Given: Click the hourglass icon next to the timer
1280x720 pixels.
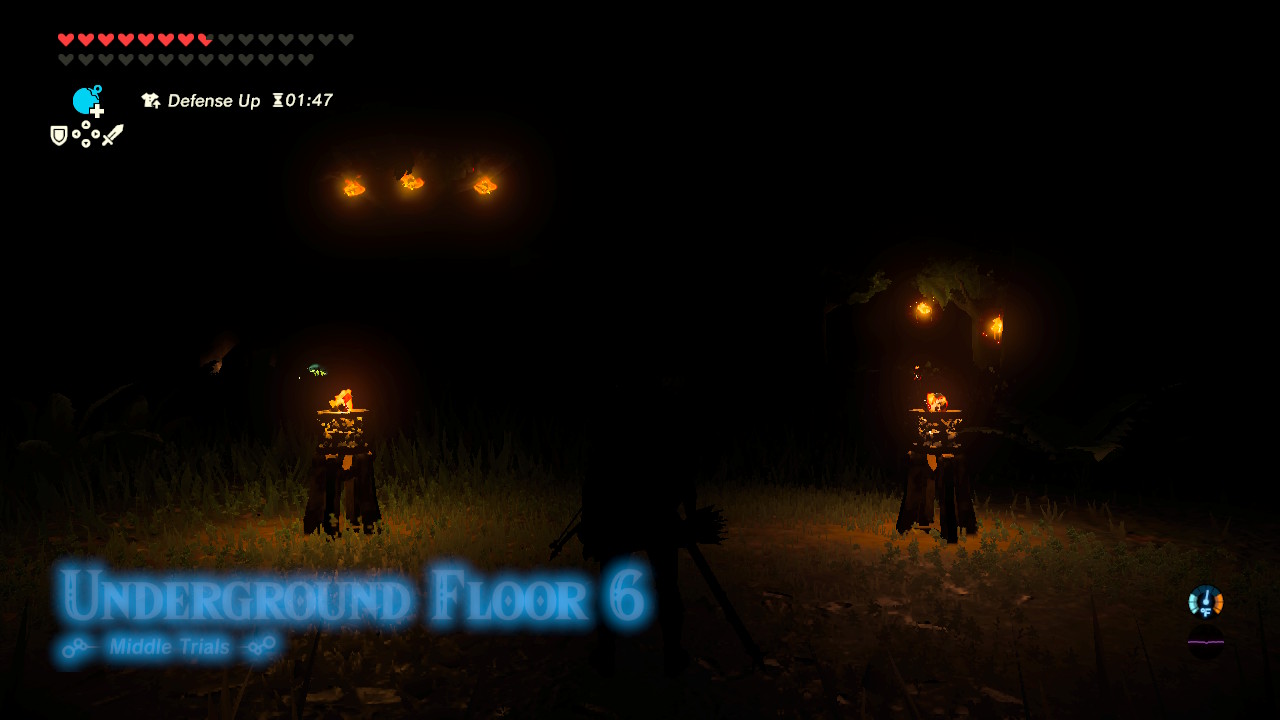Looking at the screenshot, I should 277,101.
